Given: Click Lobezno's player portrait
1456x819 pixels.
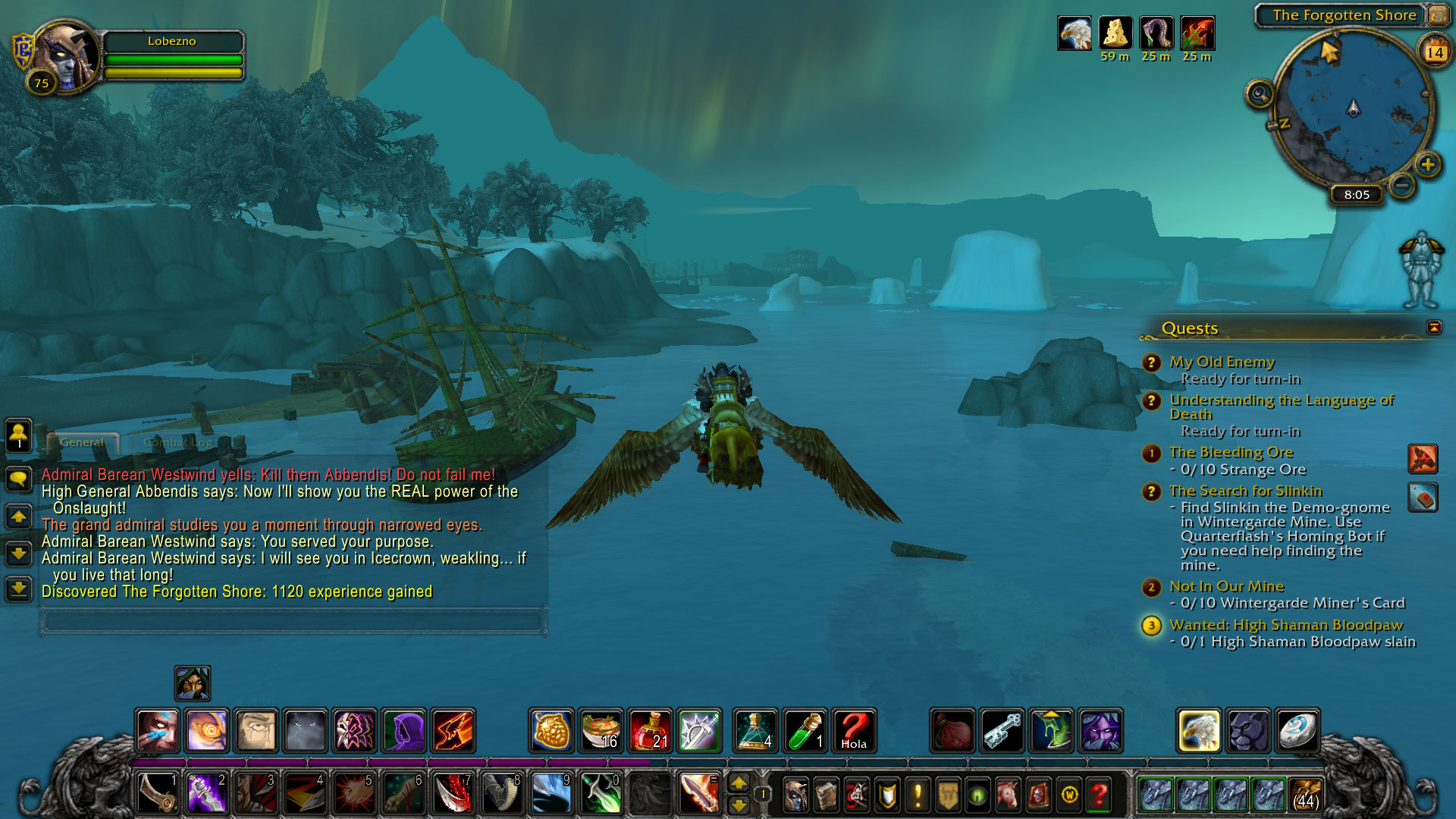Looking at the screenshot, I should (67, 57).
